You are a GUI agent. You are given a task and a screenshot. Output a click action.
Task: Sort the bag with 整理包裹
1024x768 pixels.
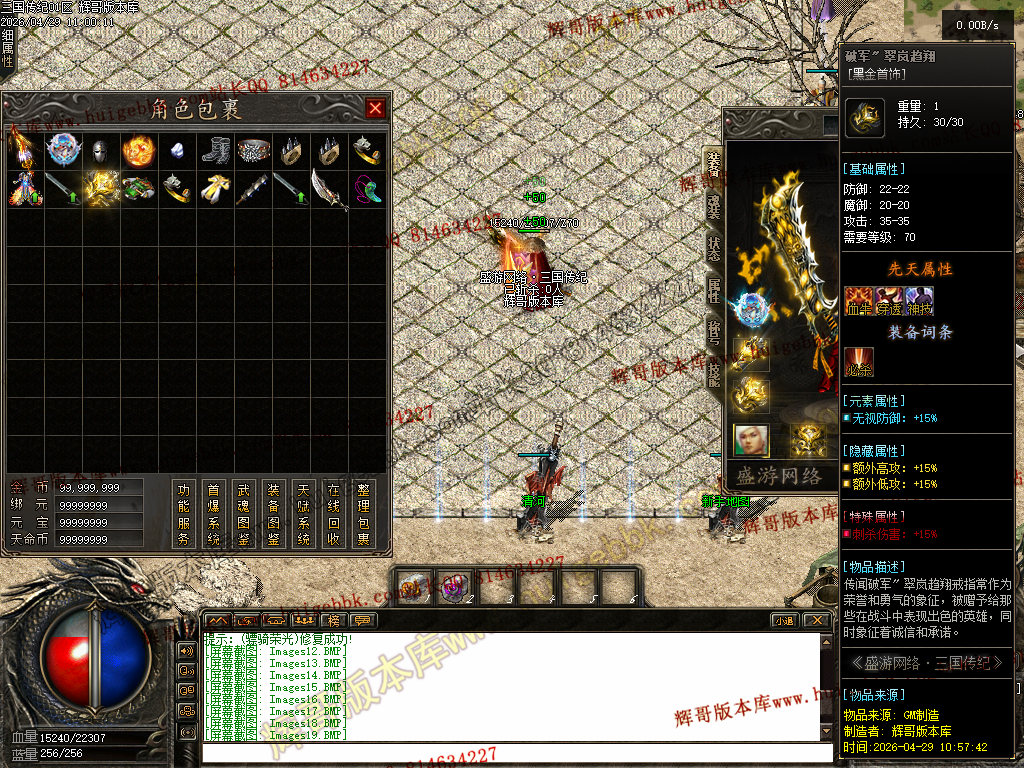pos(364,515)
